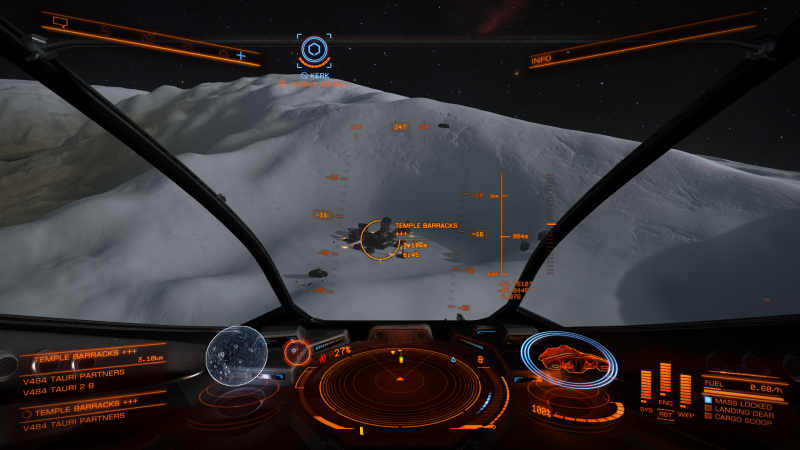
Task: Reset power distribution with RST
Action: tap(665, 417)
